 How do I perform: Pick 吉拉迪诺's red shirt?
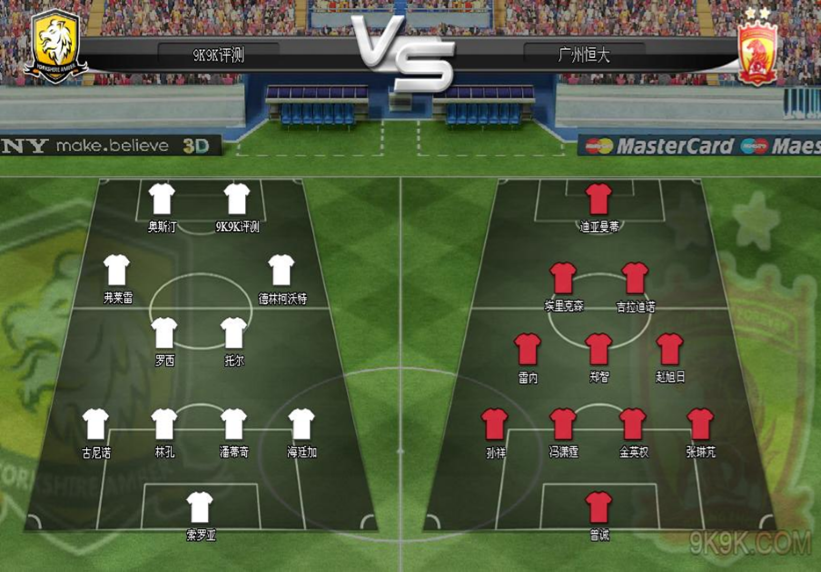635,277
